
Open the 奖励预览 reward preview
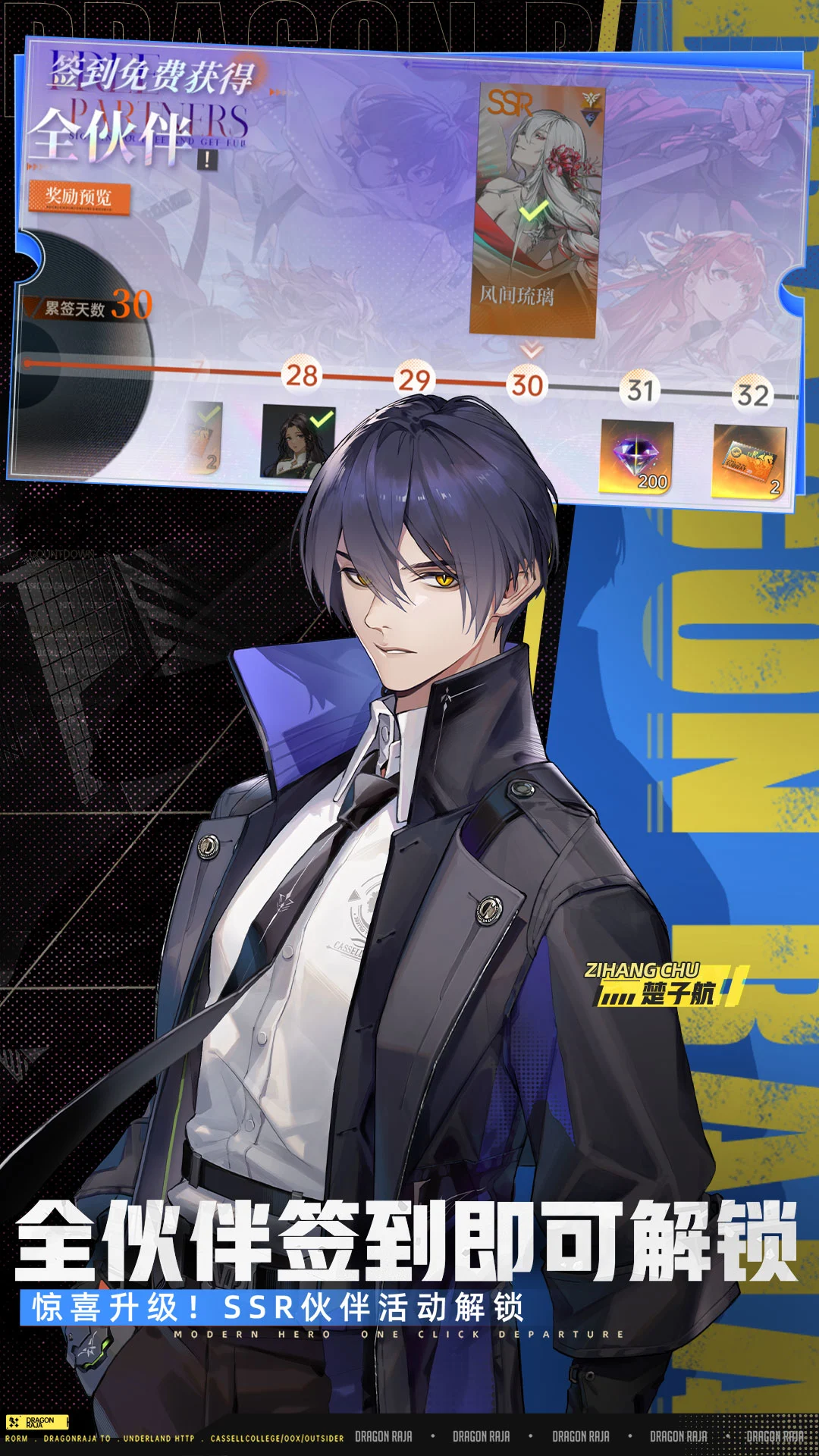pyautogui.click(x=79, y=198)
